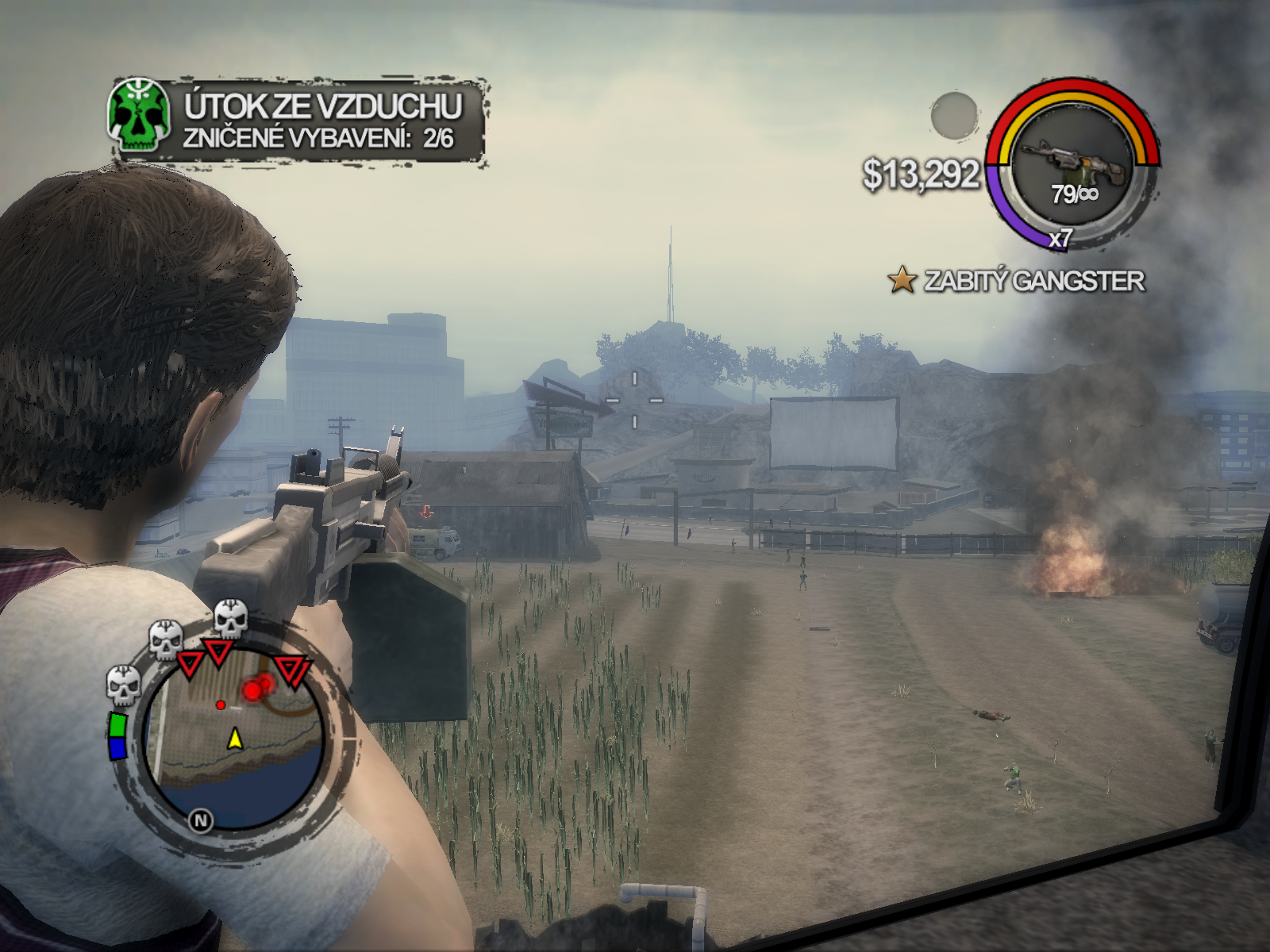Click the machine gun weapon icon
This screenshot has height=952, width=1270.
pyautogui.click(x=1073, y=162)
